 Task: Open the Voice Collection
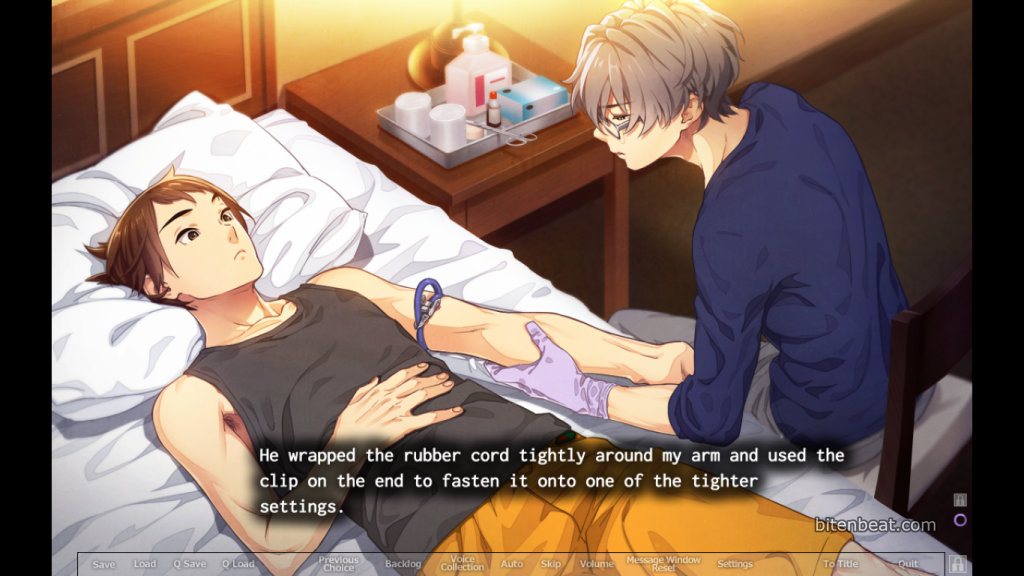[462, 564]
